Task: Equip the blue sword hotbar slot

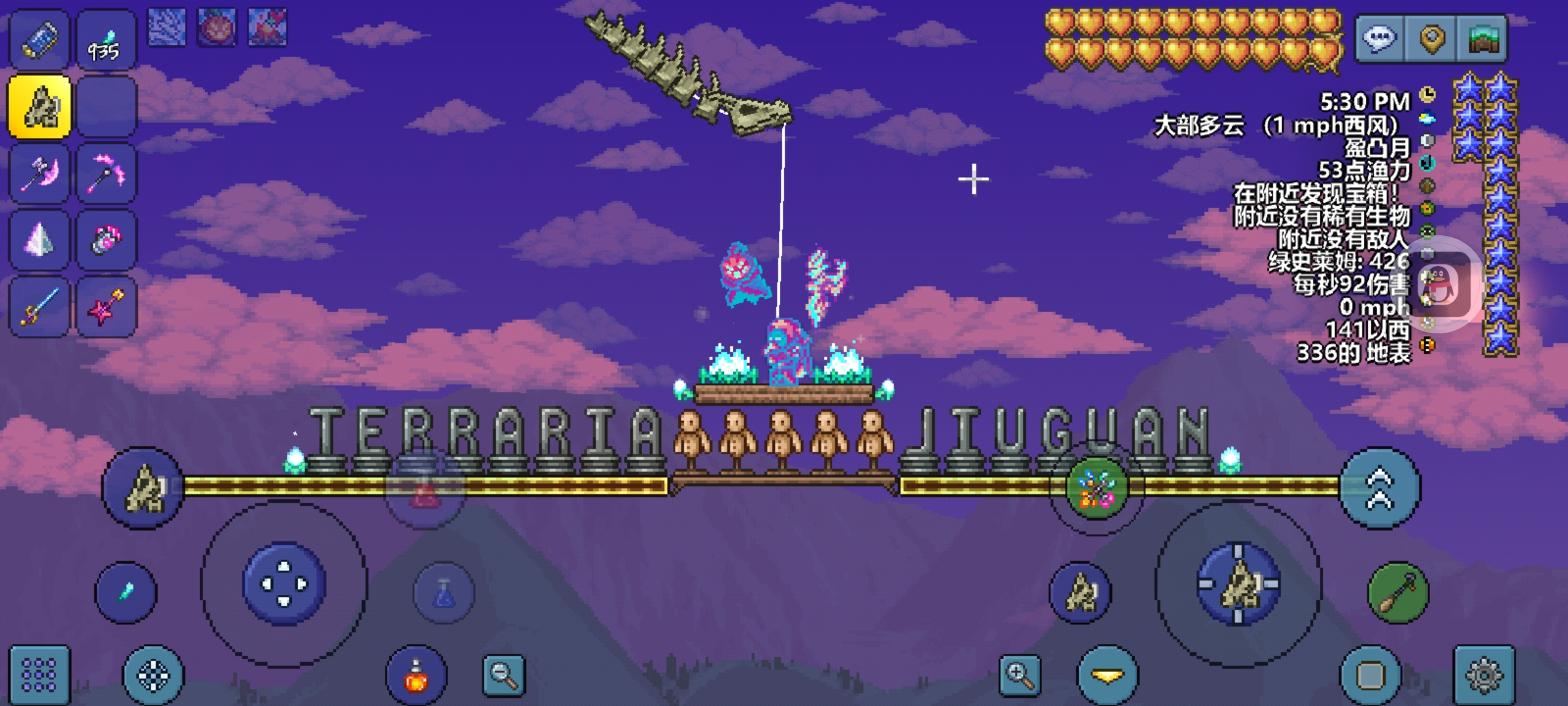Action: point(39,307)
